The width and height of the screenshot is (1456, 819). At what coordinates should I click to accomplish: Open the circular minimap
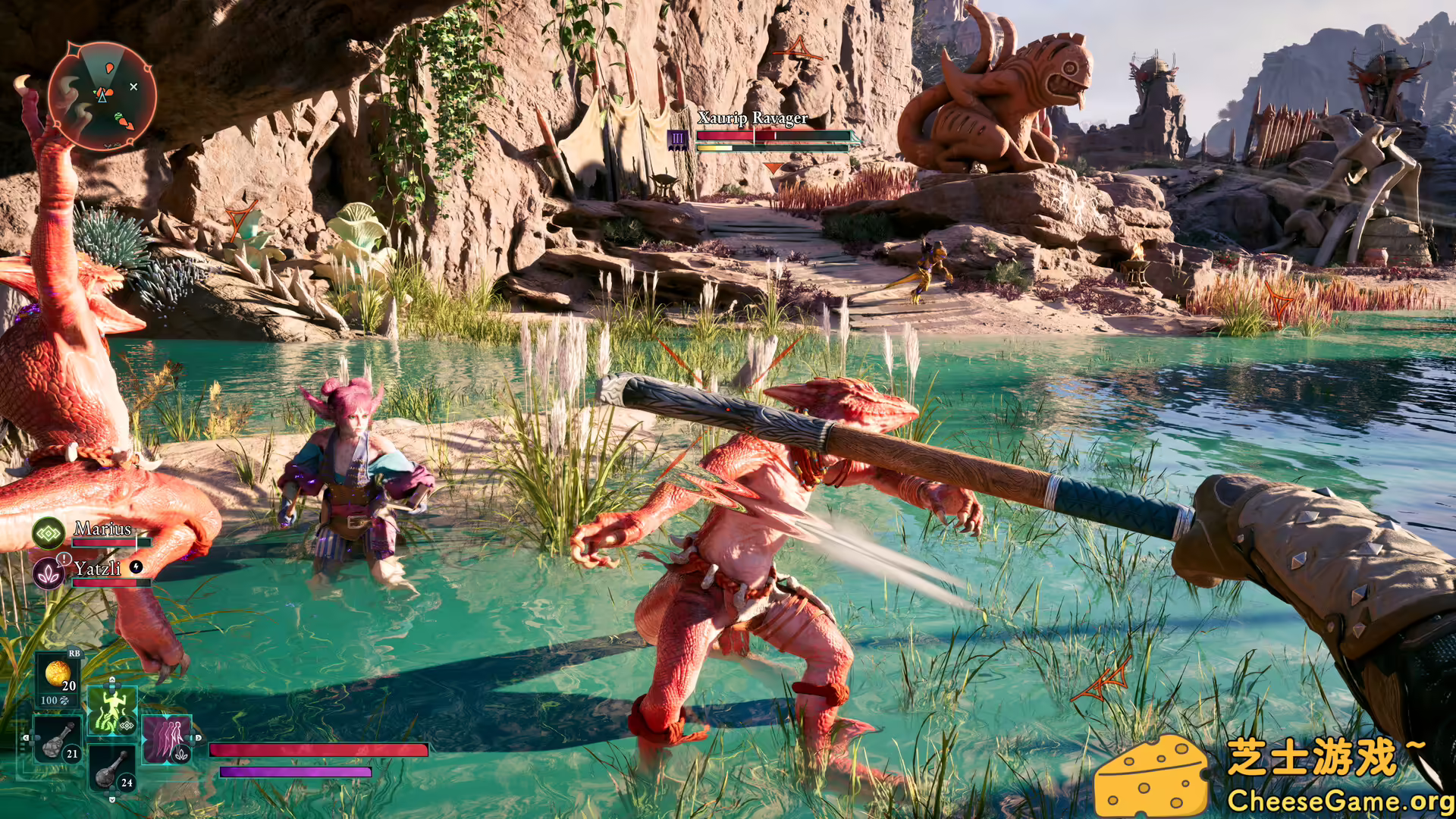(x=102, y=96)
